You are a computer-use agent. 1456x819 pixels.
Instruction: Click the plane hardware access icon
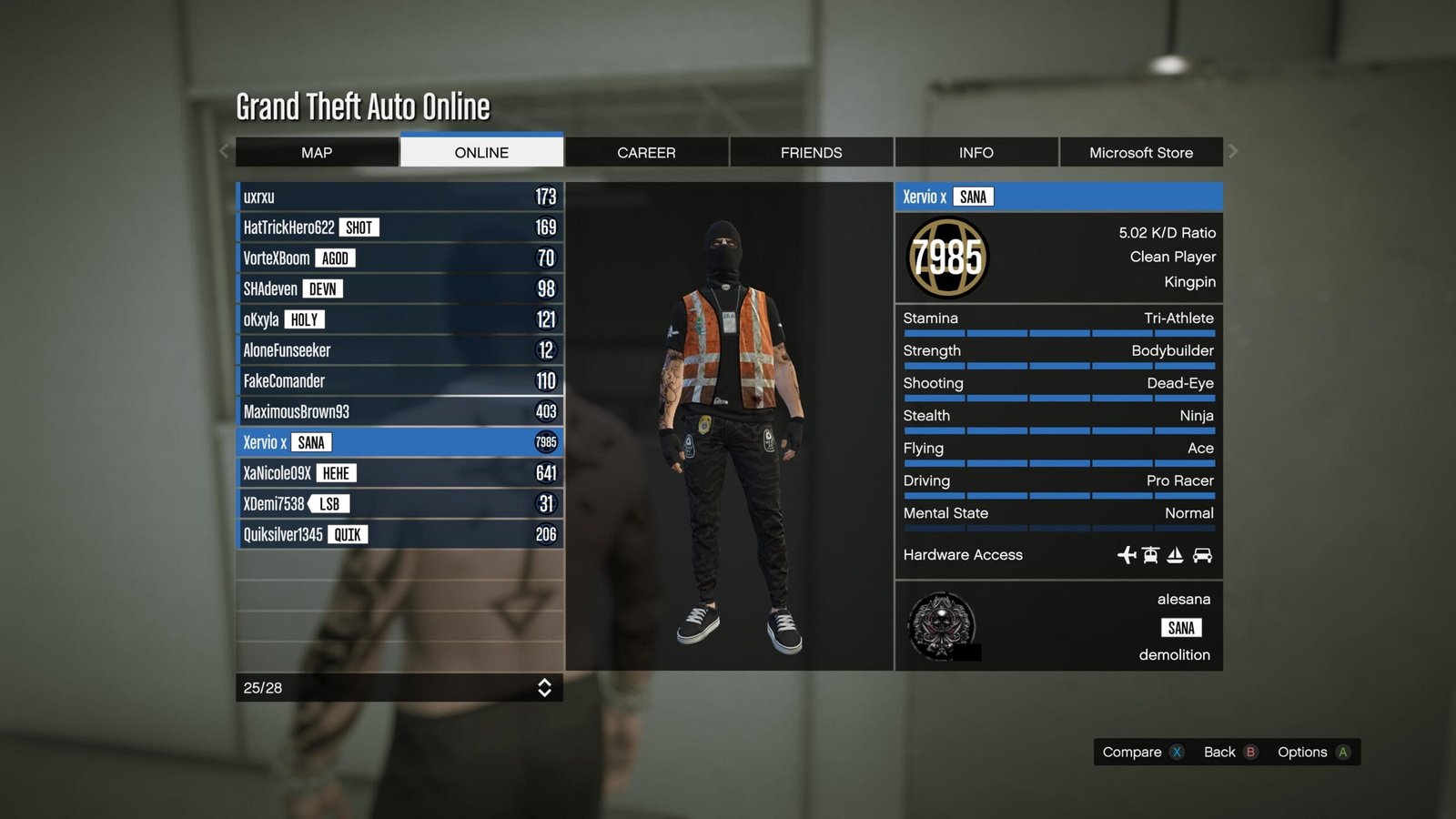(x=1126, y=555)
